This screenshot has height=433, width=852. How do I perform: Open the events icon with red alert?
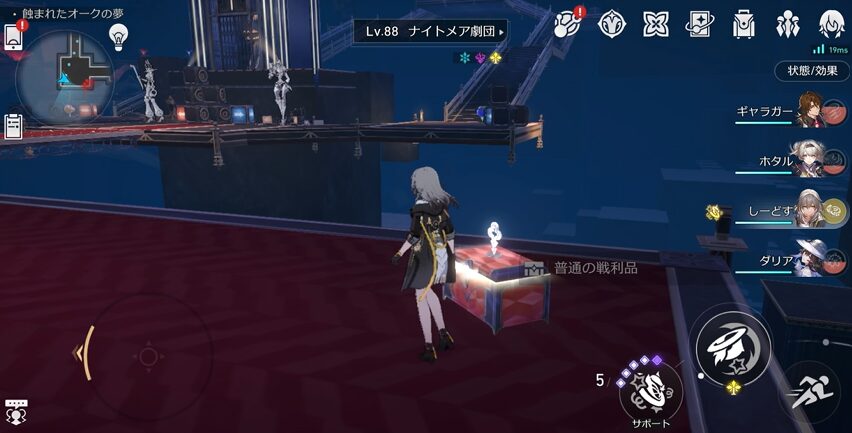click(568, 23)
